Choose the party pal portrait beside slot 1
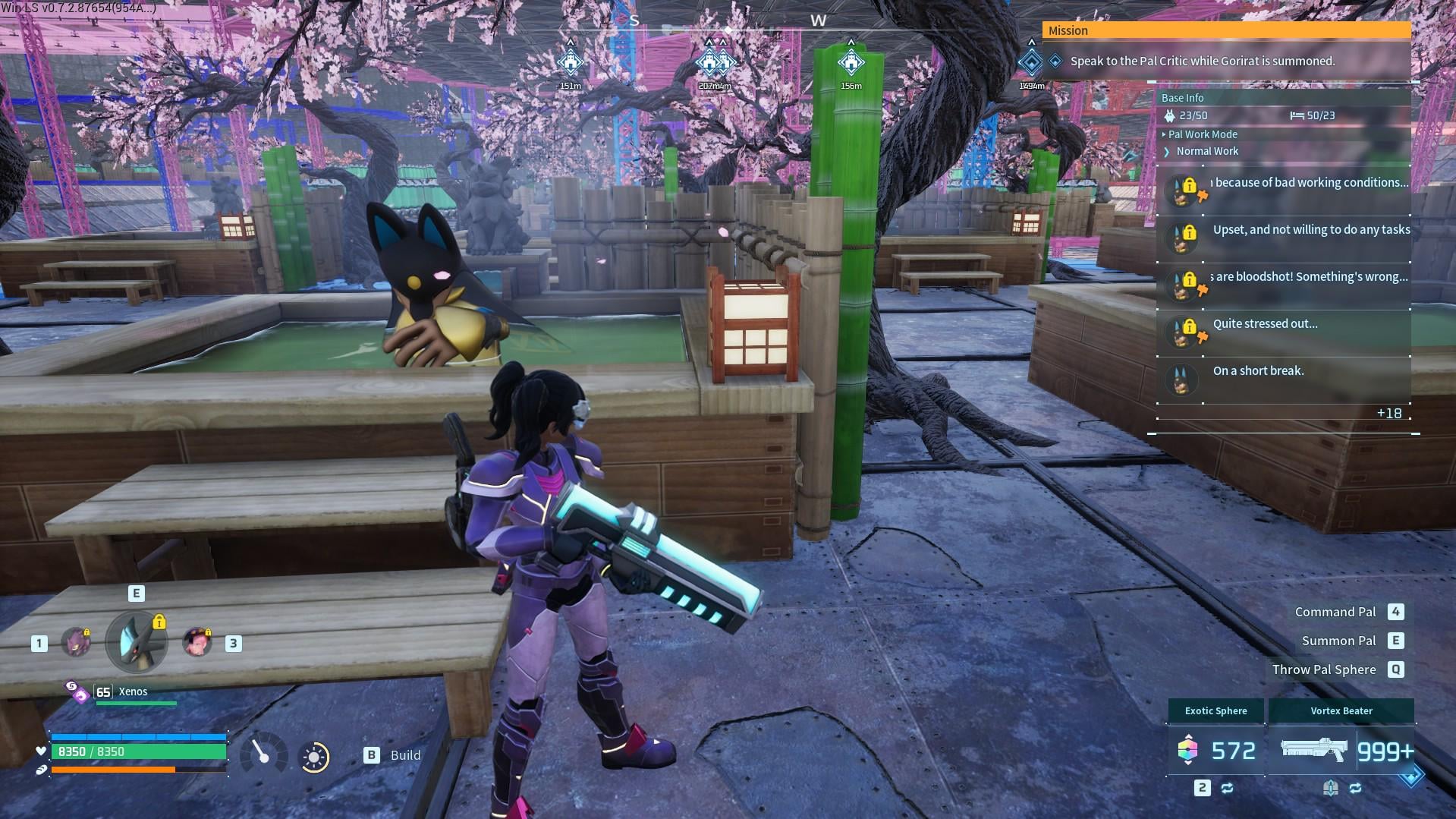Image resolution: width=1456 pixels, height=819 pixels. click(76, 643)
